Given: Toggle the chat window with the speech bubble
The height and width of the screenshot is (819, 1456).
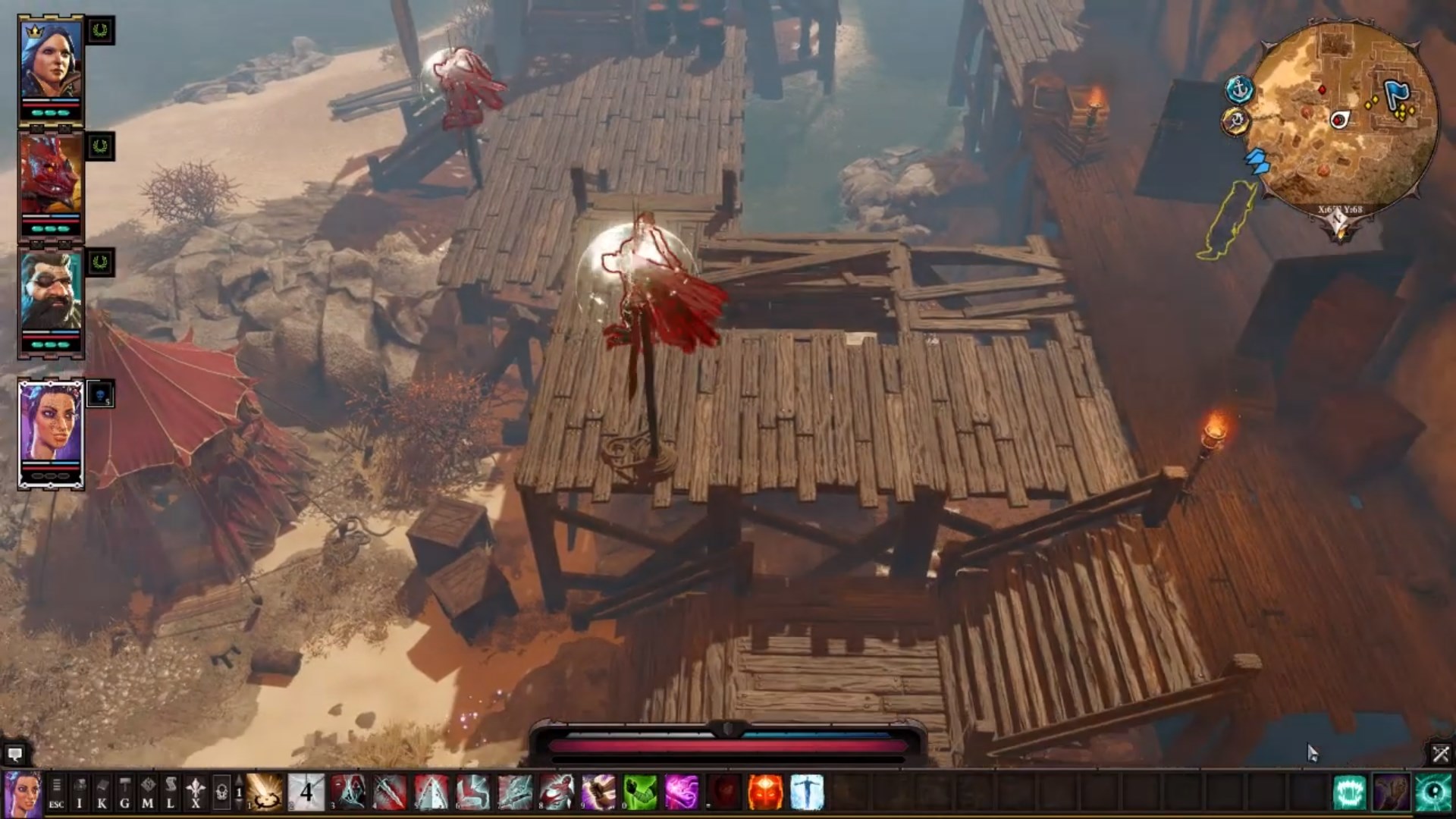Looking at the screenshot, I should pyautogui.click(x=14, y=754).
